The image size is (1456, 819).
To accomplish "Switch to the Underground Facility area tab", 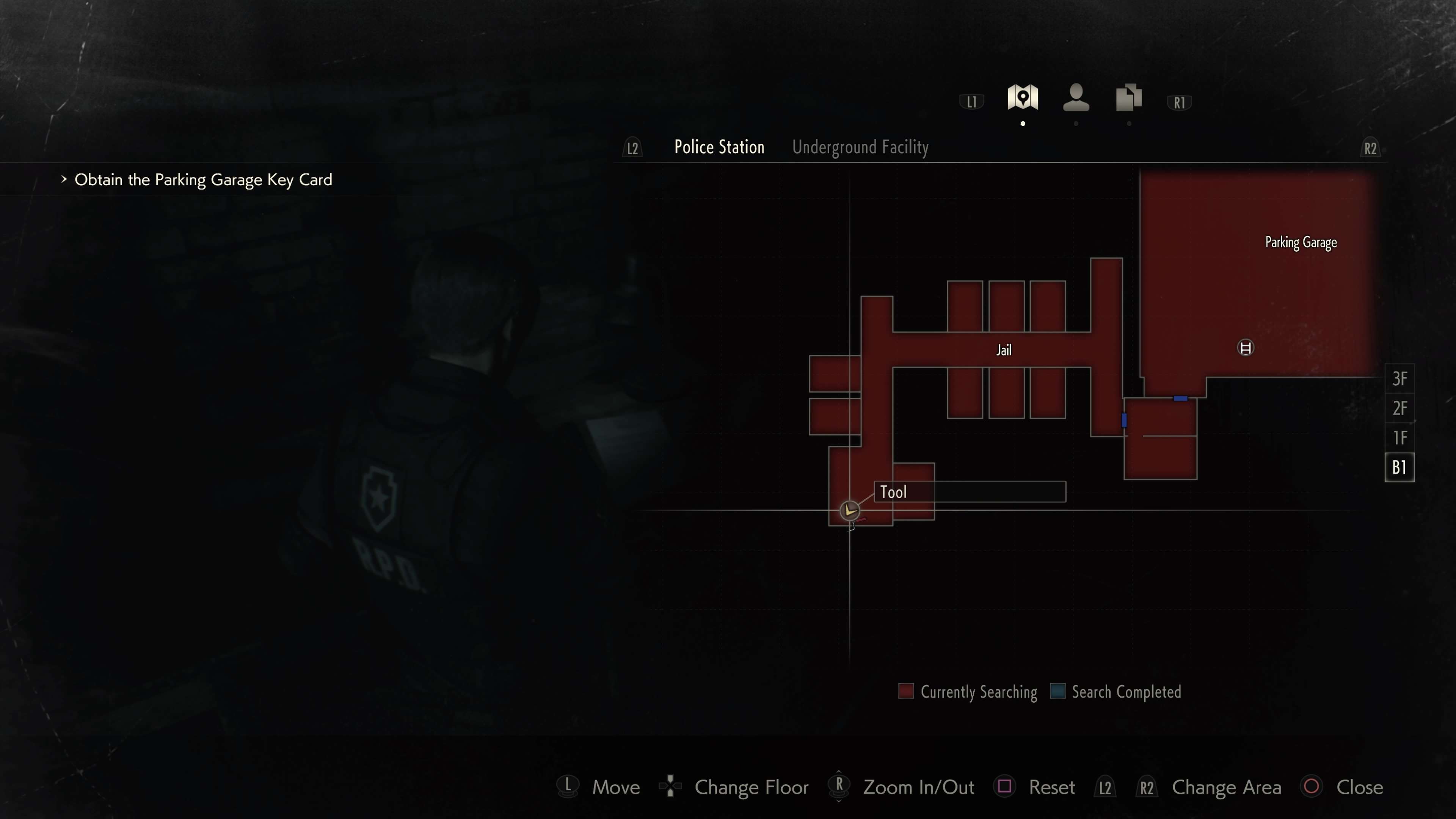I will click(860, 147).
